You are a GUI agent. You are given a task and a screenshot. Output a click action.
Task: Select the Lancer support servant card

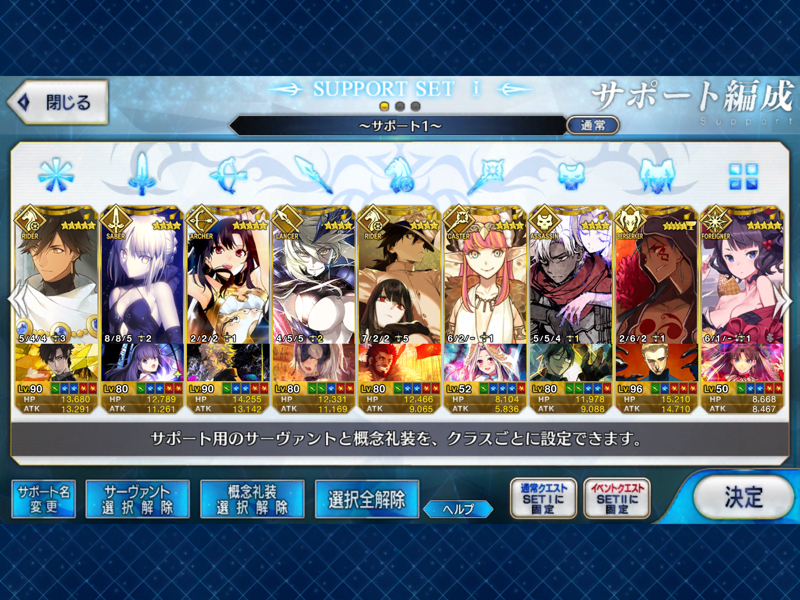tap(314, 275)
